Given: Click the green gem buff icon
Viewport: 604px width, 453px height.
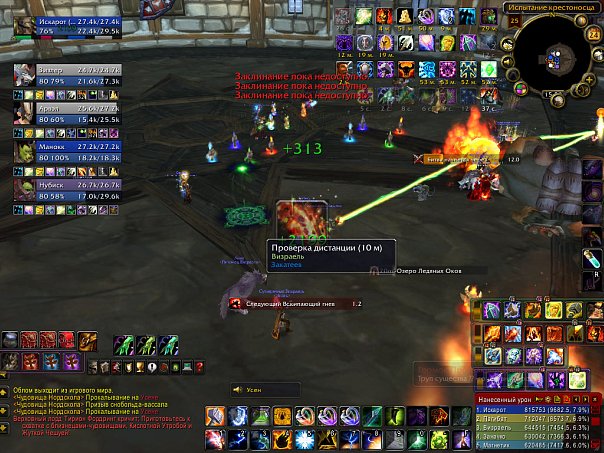Looking at the screenshot, I should point(490,69).
